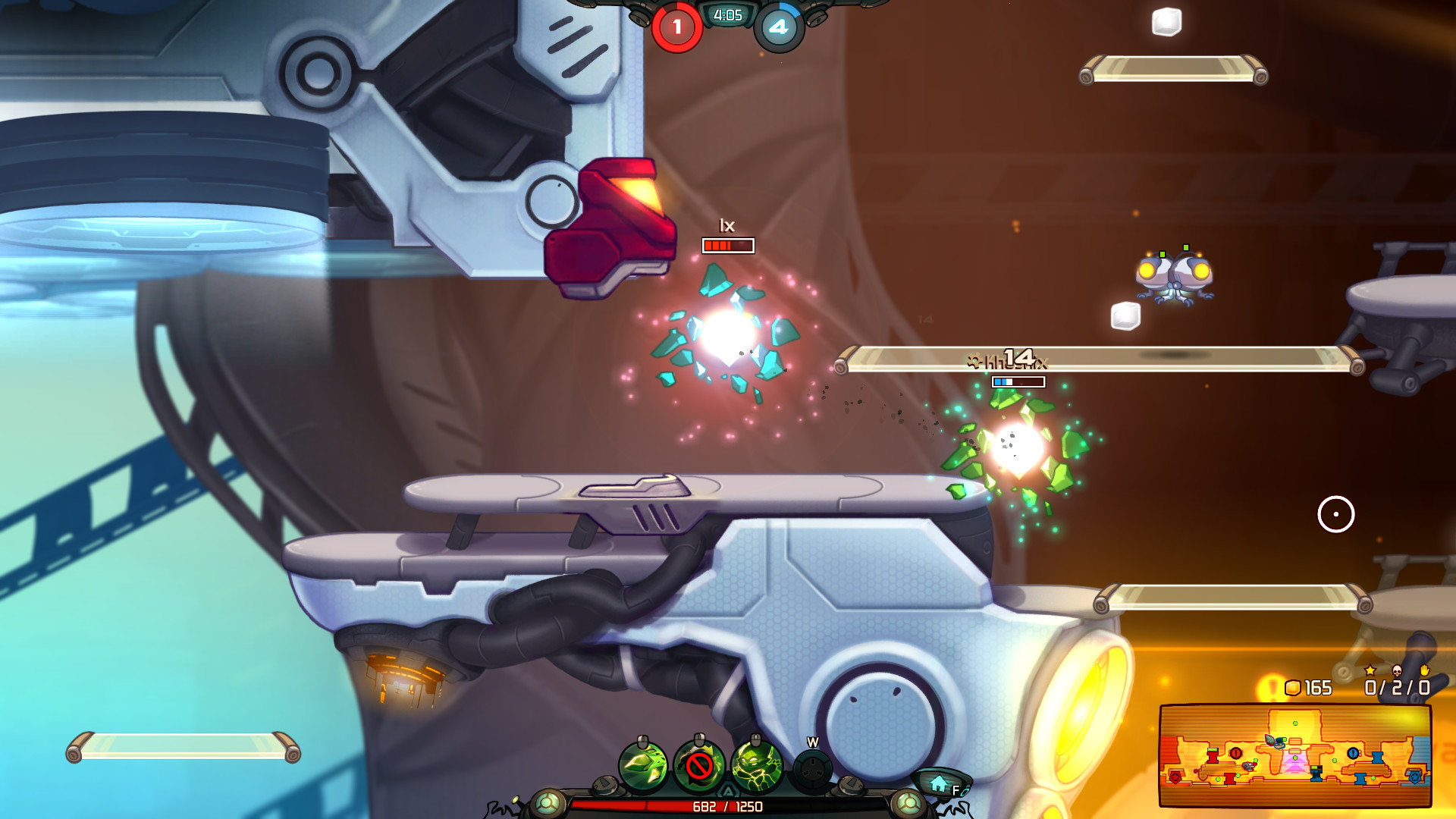
Task: Click the blocked ability with red no-symbol
Action: point(699,764)
